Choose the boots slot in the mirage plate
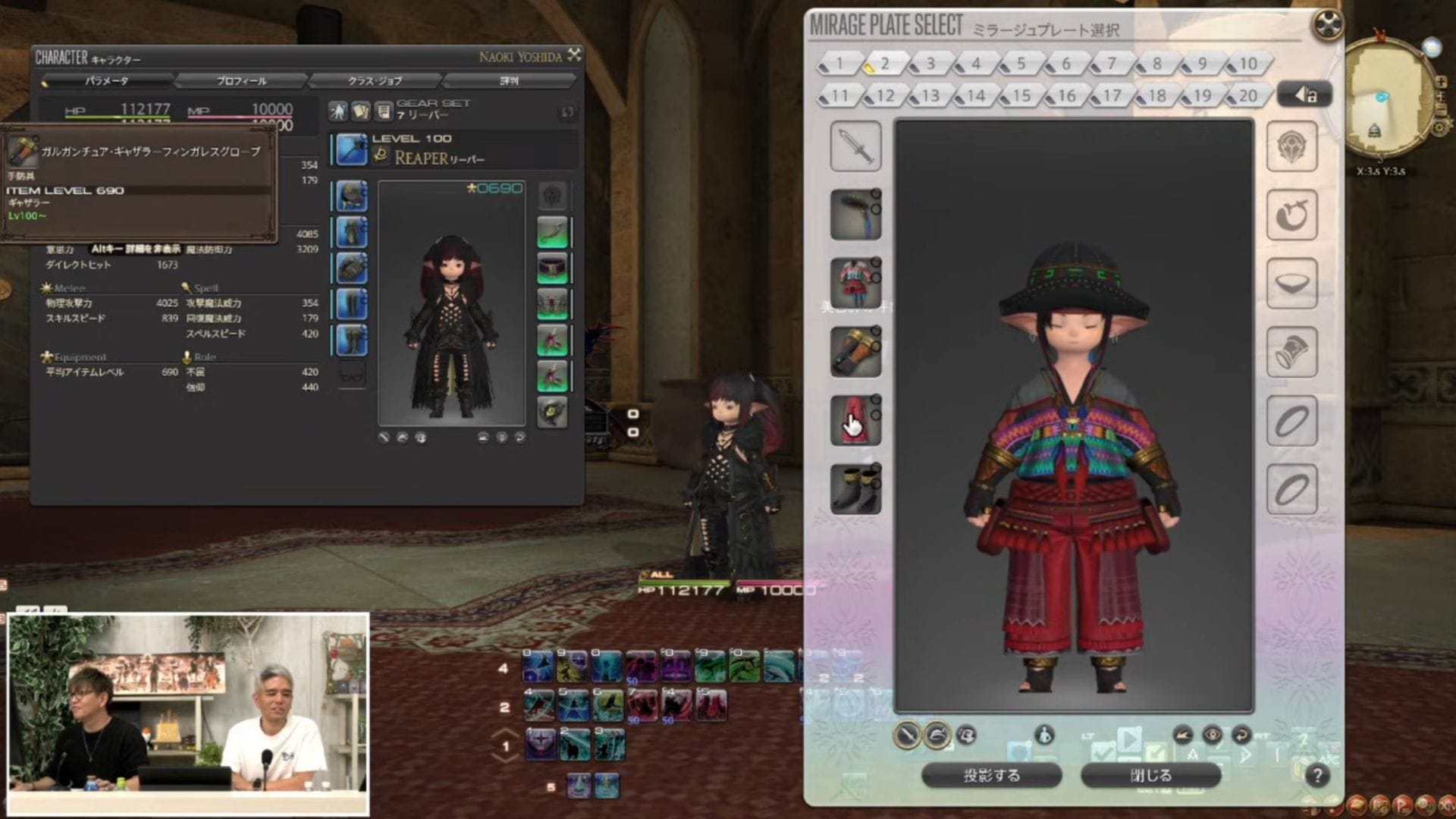 855,489
